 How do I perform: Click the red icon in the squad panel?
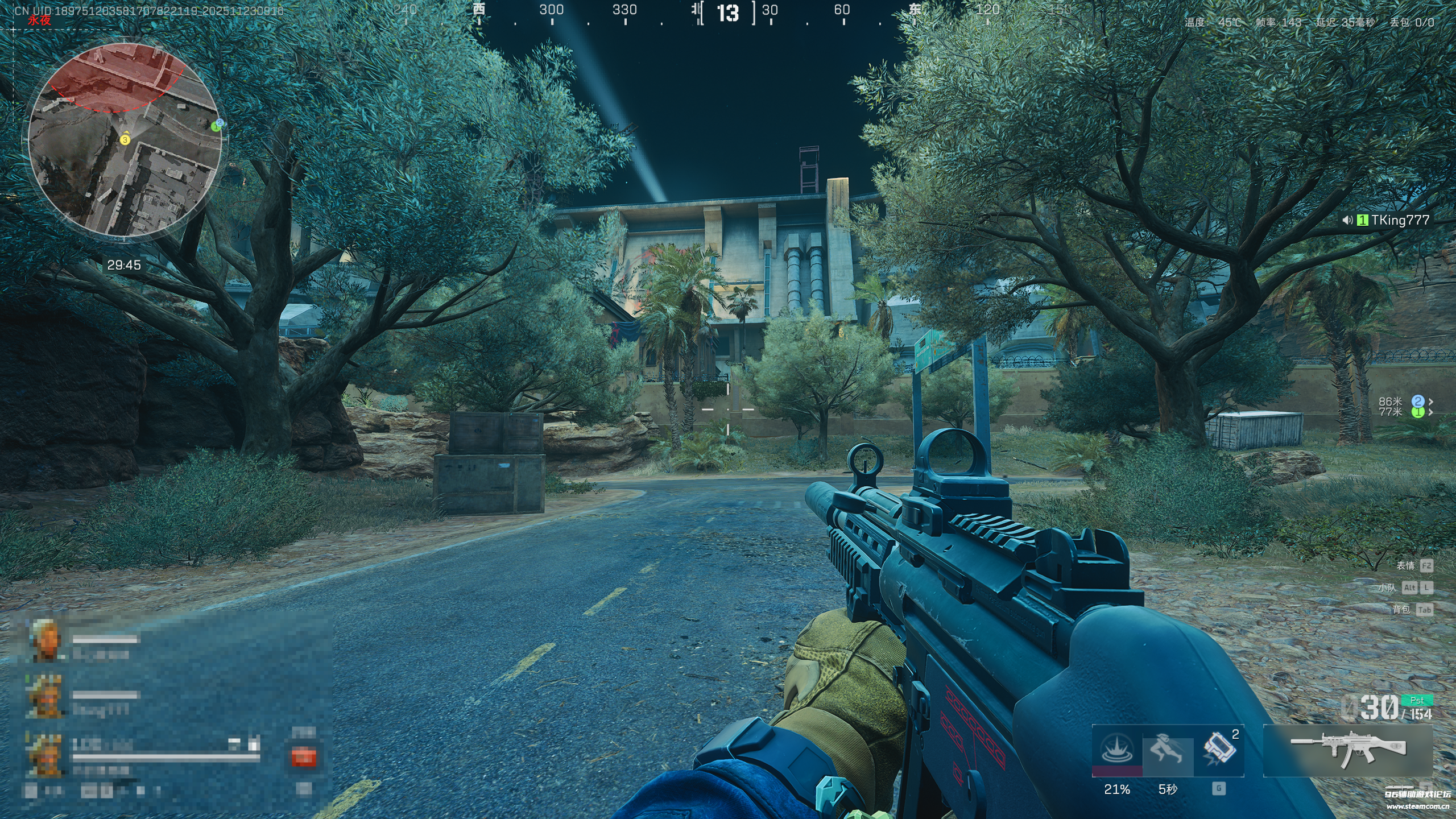[x=303, y=757]
